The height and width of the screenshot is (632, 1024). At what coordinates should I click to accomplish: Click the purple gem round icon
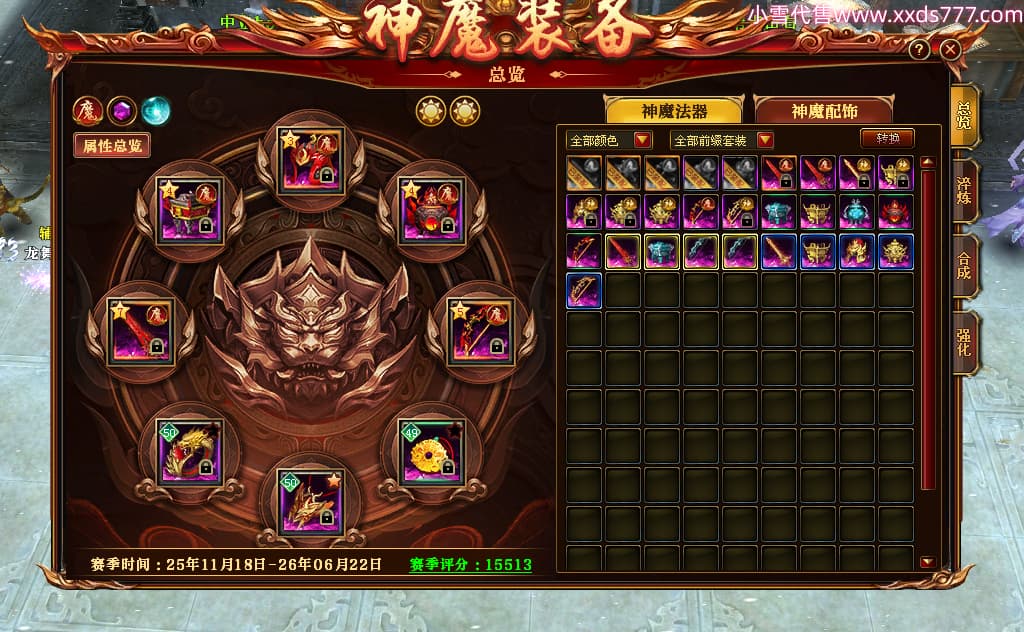coord(122,109)
